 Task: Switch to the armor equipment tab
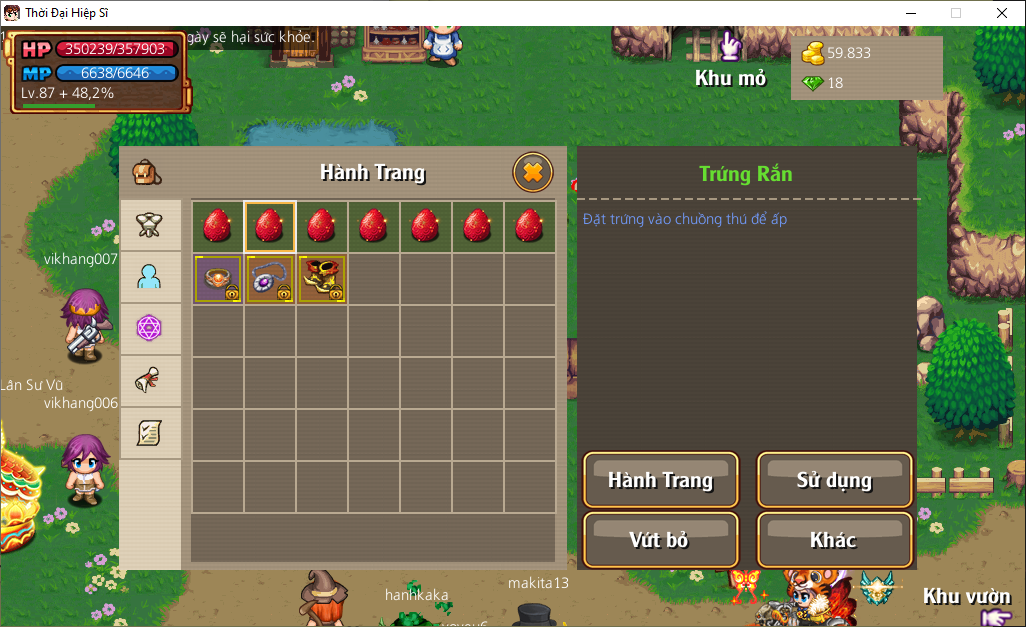(x=150, y=225)
